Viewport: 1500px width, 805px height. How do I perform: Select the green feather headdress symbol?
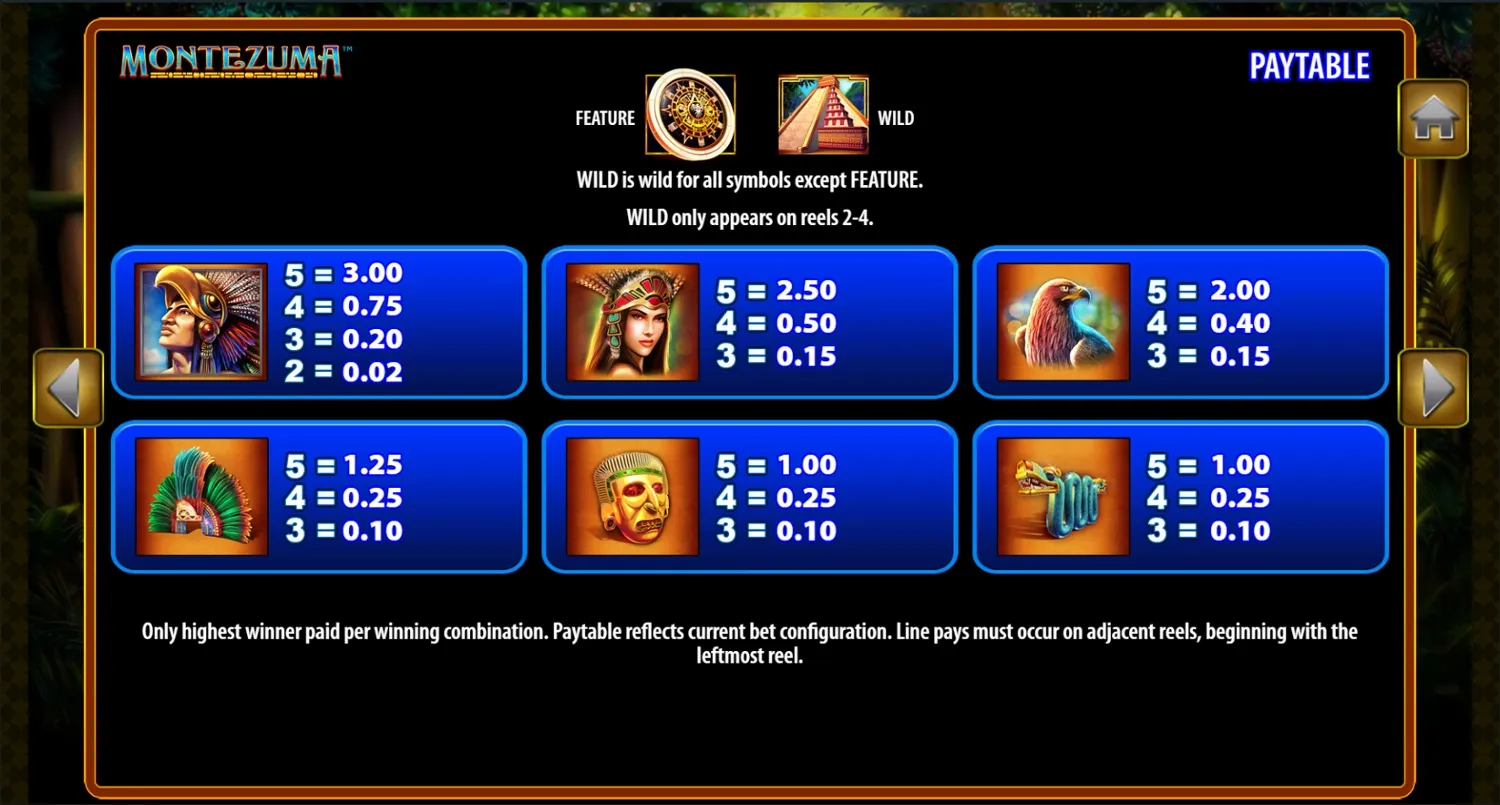(199, 497)
